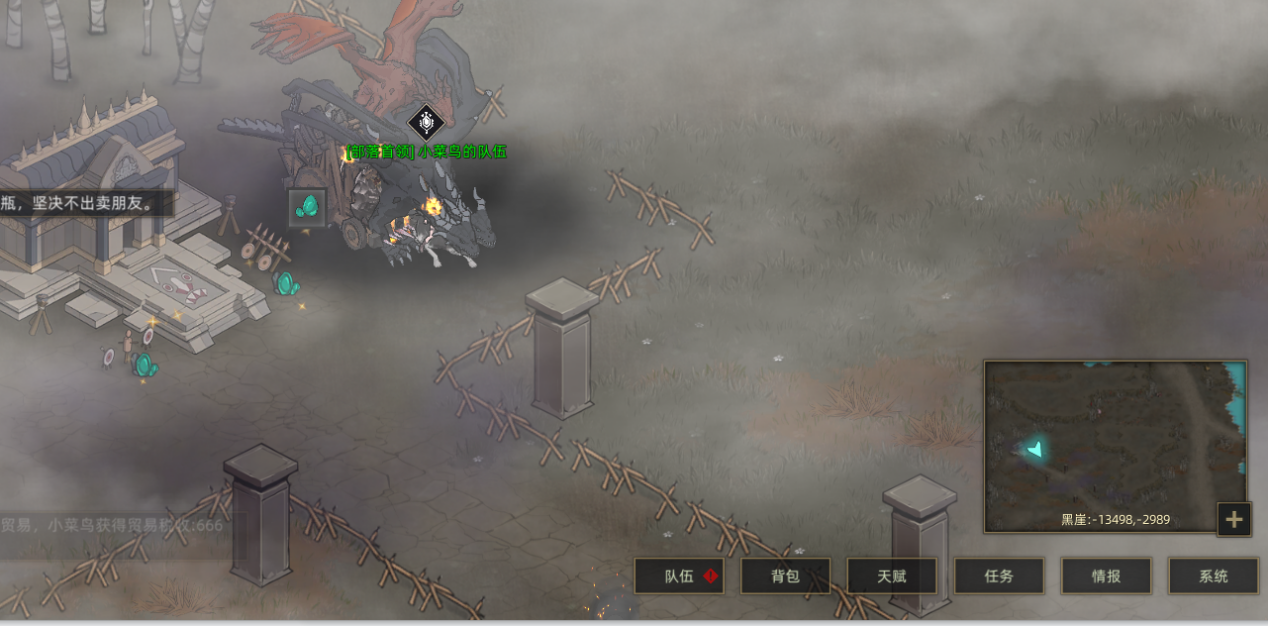Expand the minimap with the plus button
Image resolution: width=1268 pixels, height=626 pixels.
point(1234,519)
